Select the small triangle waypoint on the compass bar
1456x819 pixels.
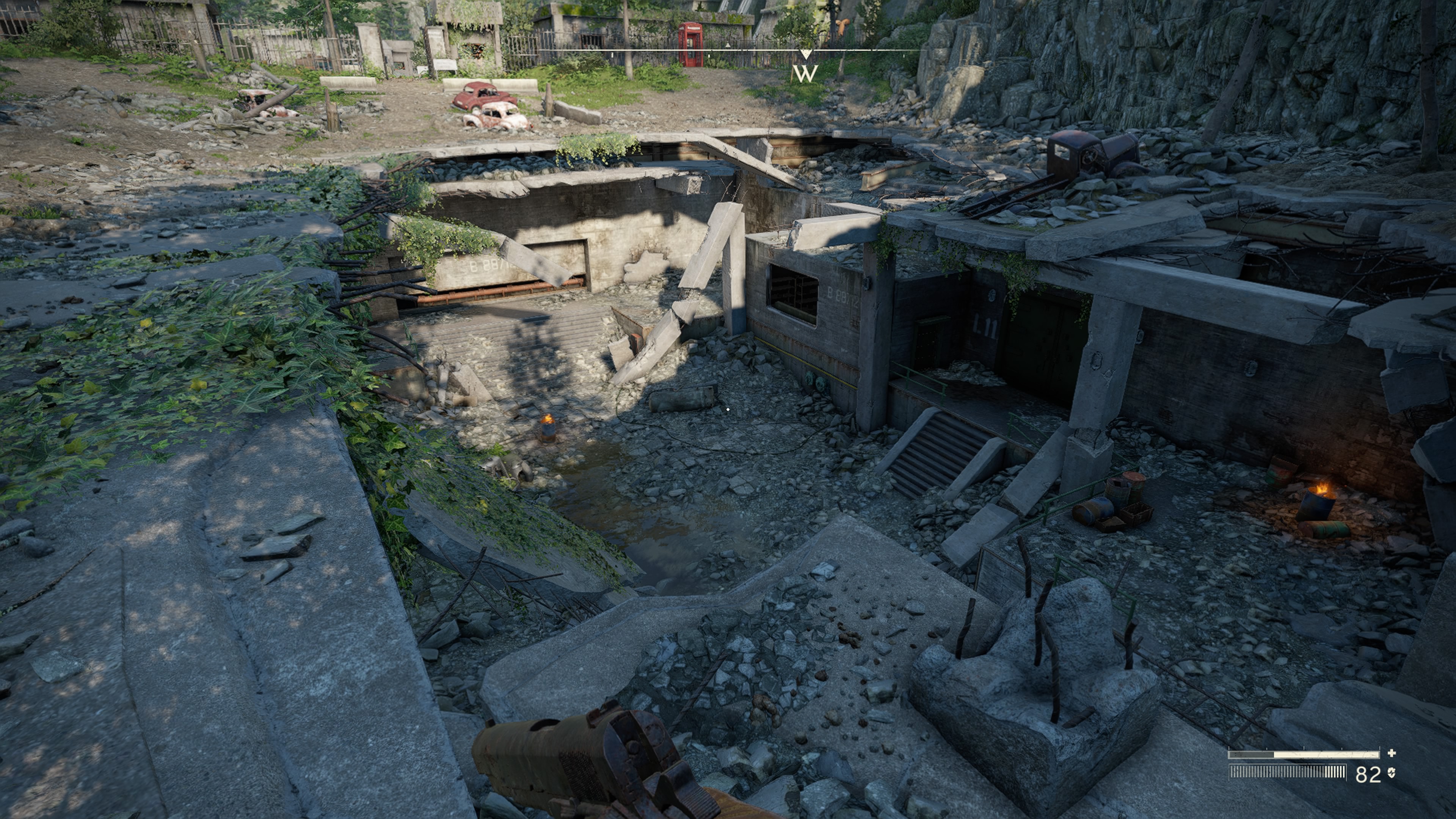click(x=728, y=44)
